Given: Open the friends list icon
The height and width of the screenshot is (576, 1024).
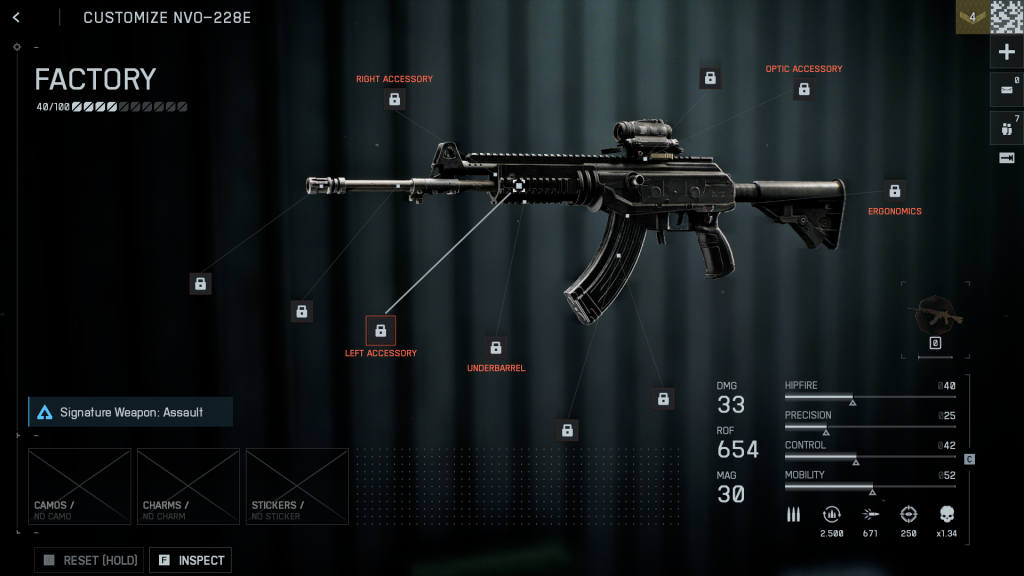Looking at the screenshot, I should coord(1006,128).
